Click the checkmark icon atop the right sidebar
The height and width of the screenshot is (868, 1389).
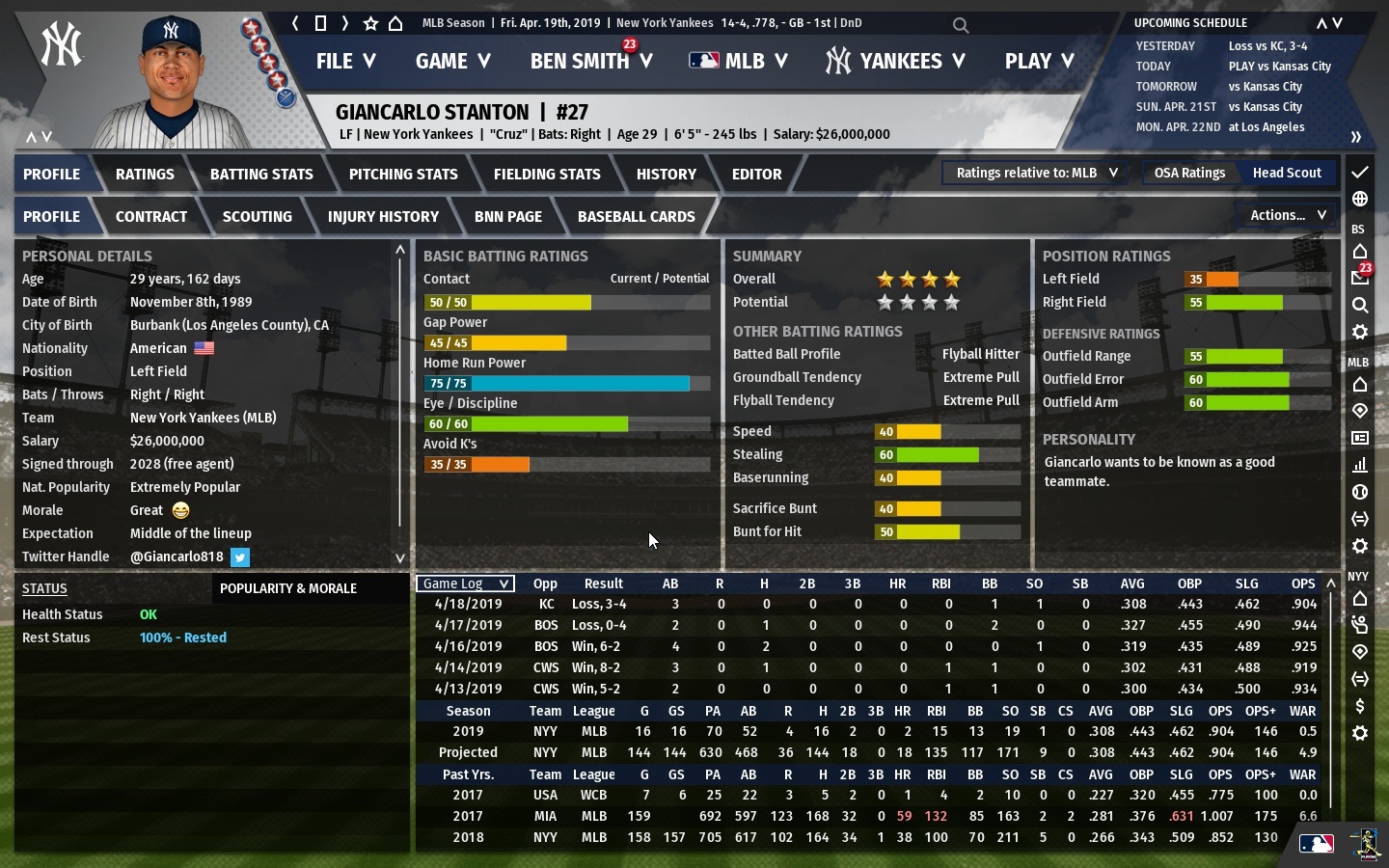[1360, 174]
